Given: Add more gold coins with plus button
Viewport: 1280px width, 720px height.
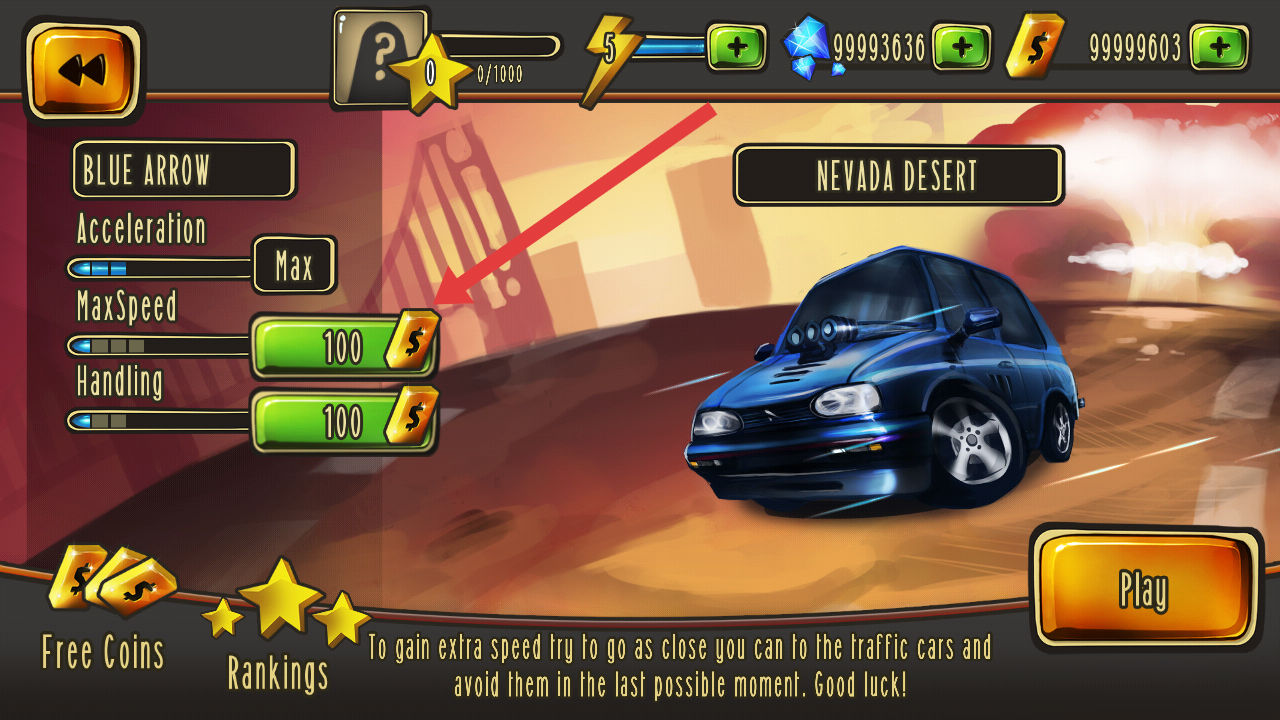Looking at the screenshot, I should click(1219, 48).
